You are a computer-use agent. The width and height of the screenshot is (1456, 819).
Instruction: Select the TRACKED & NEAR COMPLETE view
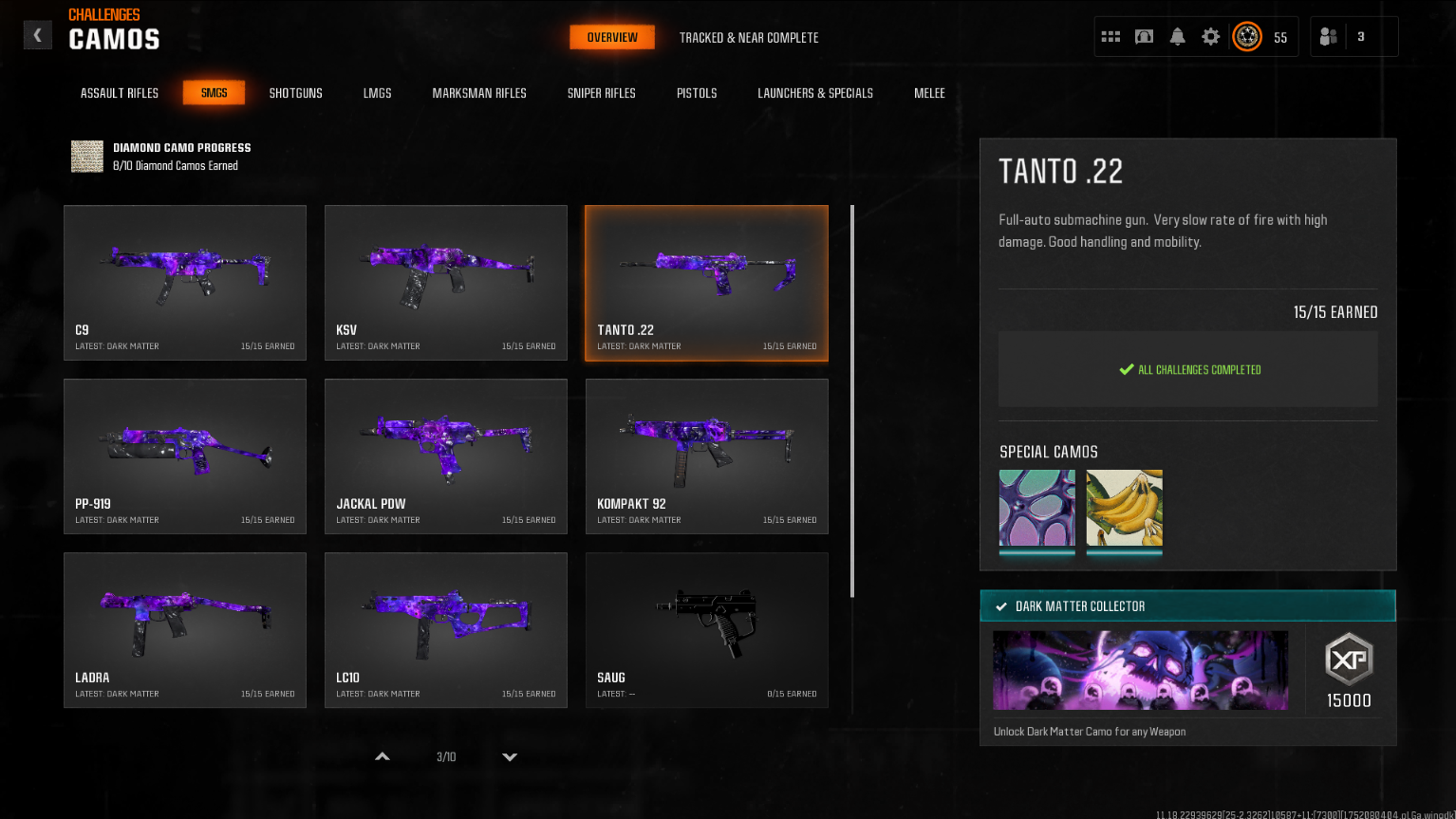749,38
